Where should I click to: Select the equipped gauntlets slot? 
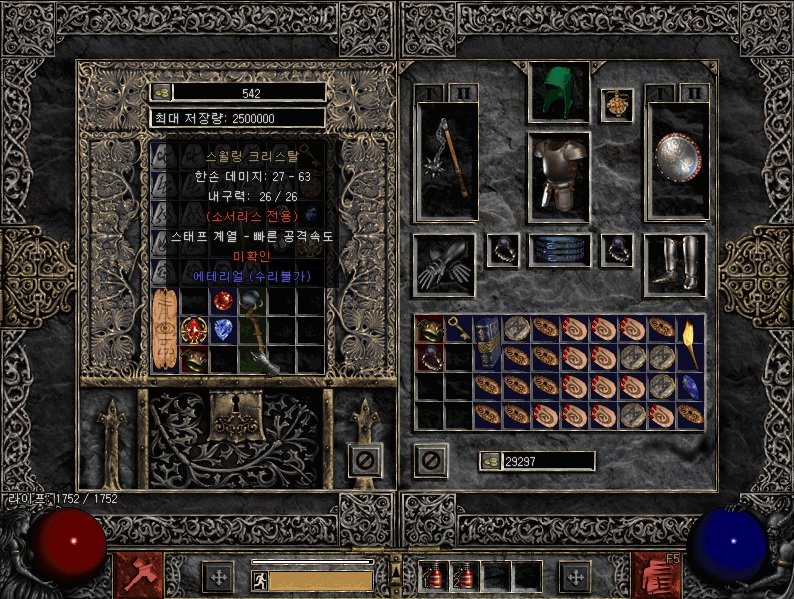pyautogui.click(x=444, y=264)
